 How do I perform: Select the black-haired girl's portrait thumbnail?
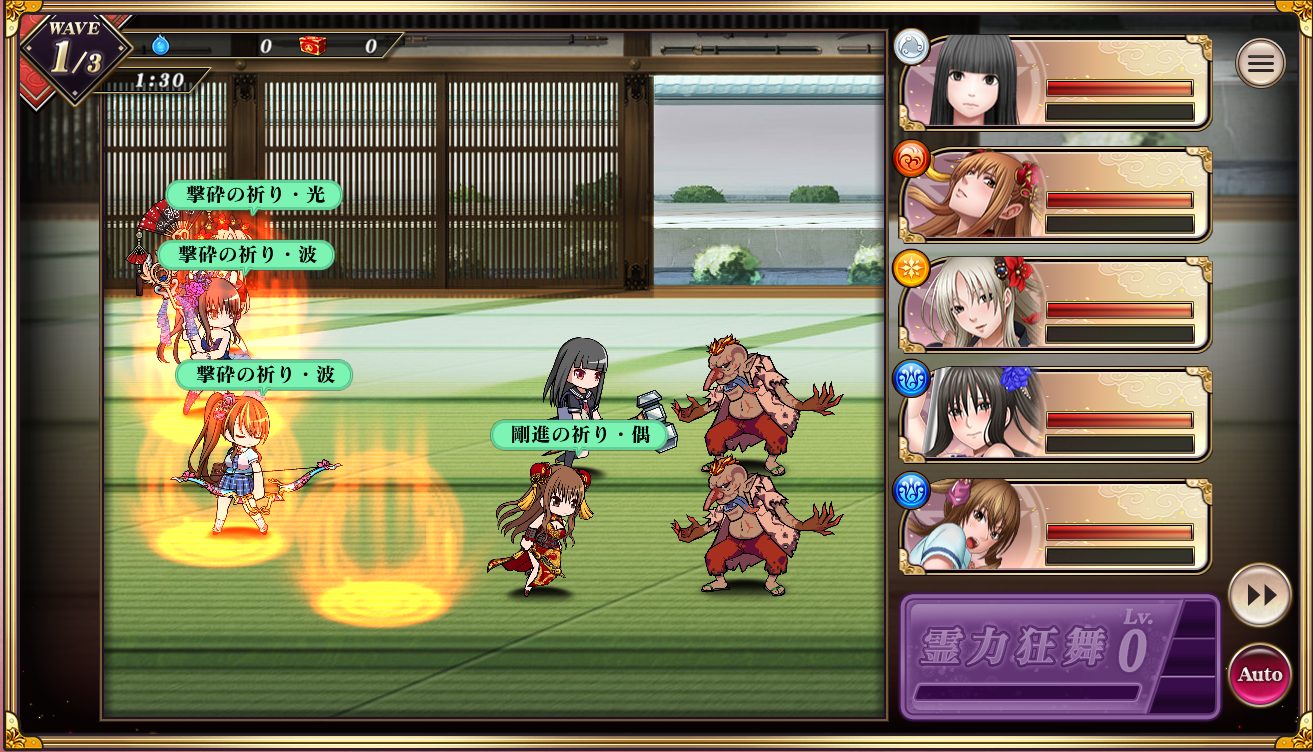tap(975, 80)
